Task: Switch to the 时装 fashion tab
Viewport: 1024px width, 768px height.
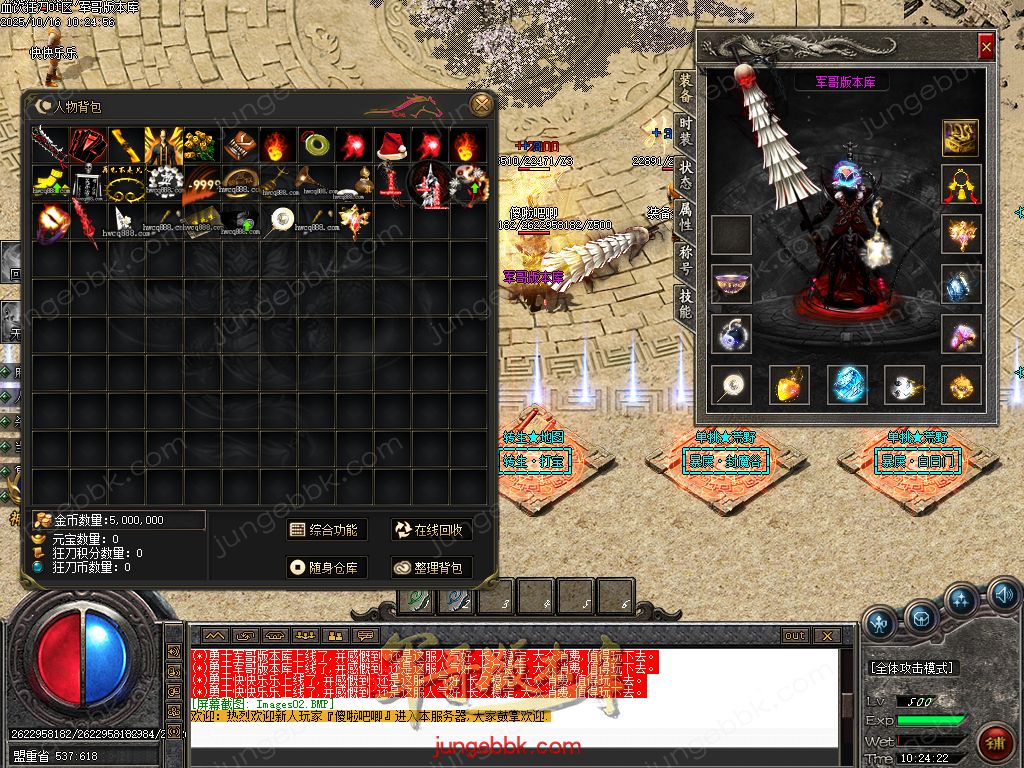Action: 685,130
